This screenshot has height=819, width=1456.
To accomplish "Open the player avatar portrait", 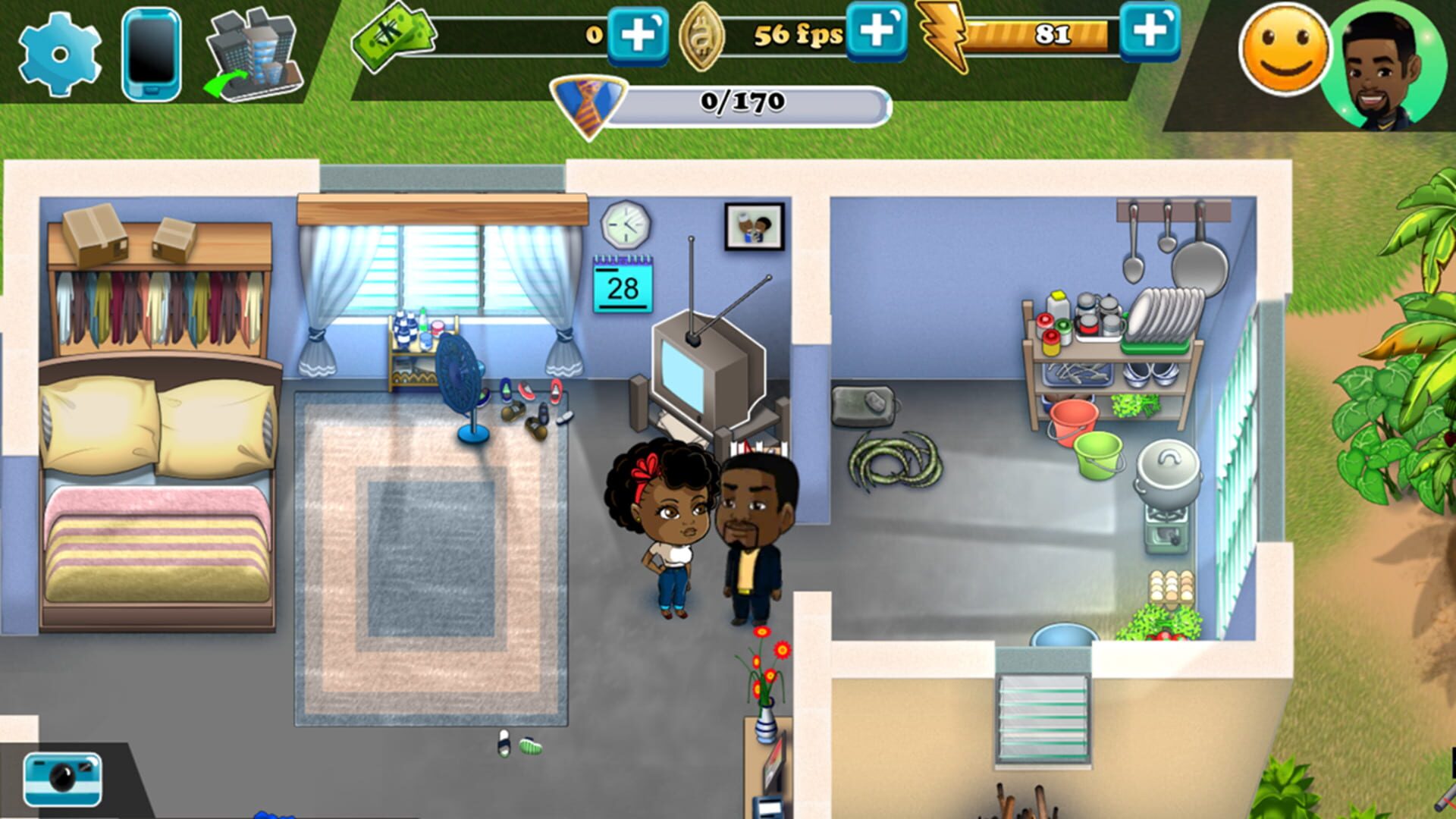I will click(1388, 57).
